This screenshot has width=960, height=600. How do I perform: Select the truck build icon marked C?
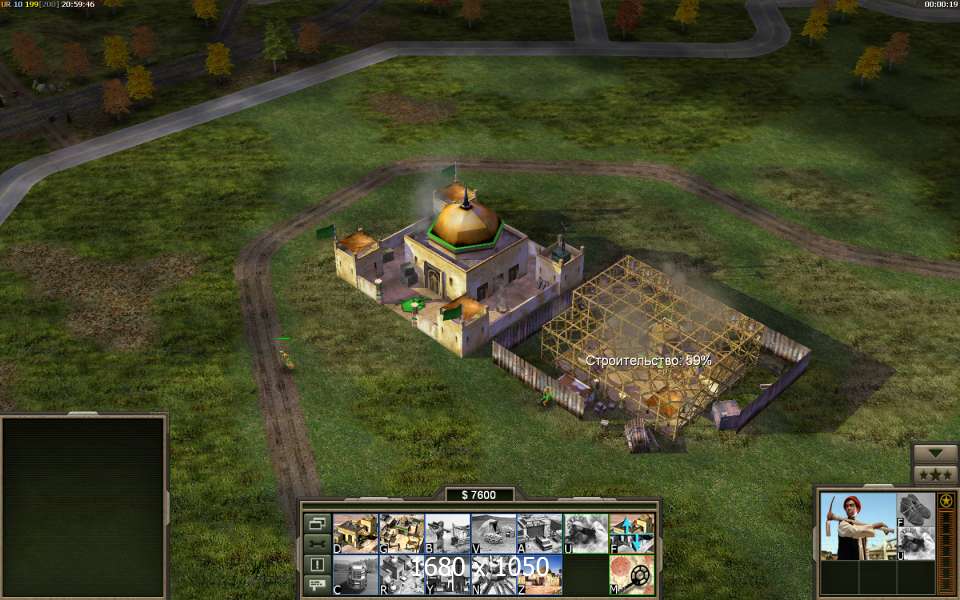click(354, 575)
